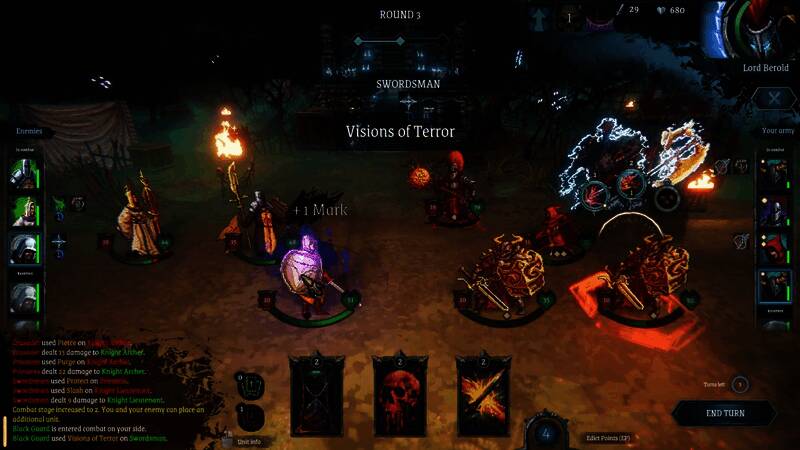
Task: Select the green-tinted second enemy portrait
Action: (24, 209)
